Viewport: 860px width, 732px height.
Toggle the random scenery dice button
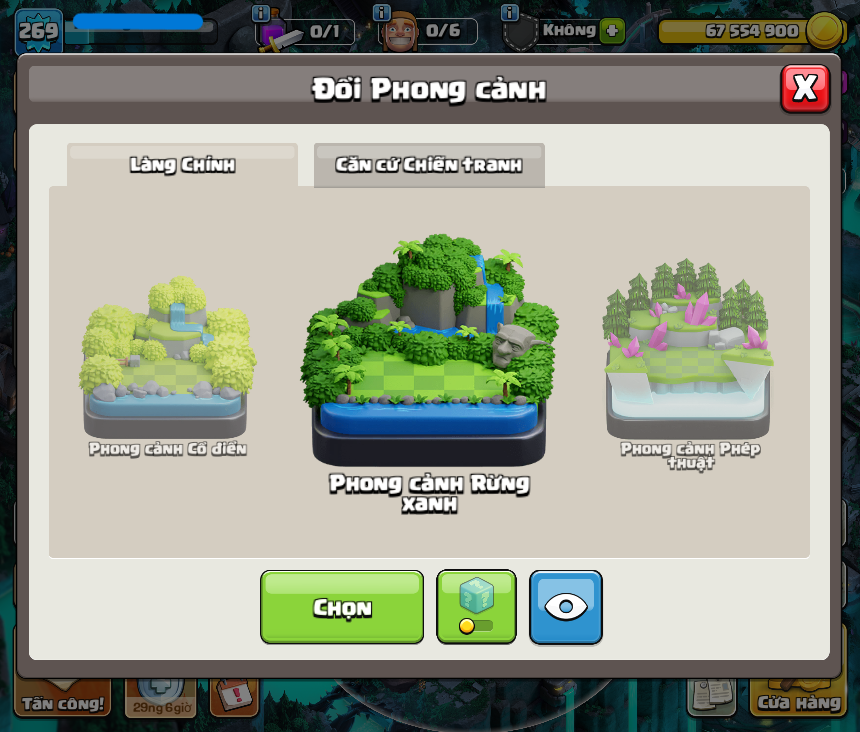(476, 607)
